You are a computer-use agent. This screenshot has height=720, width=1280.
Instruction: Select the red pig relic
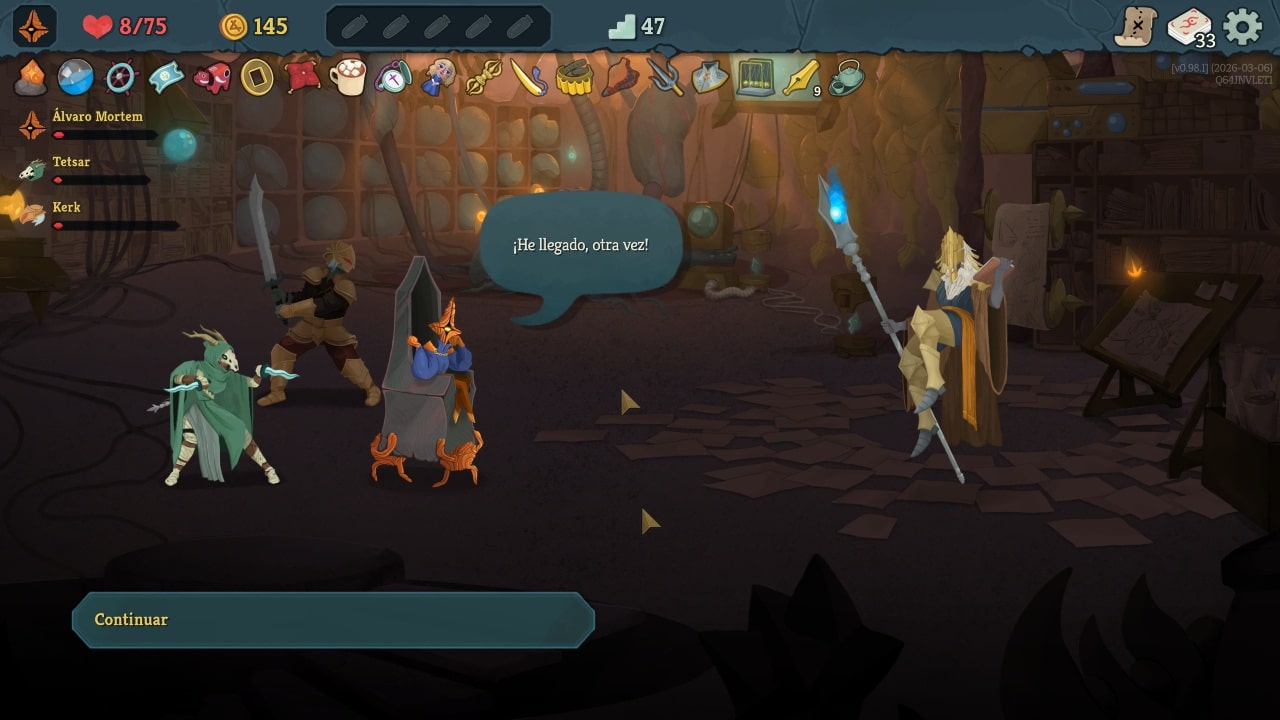coord(212,77)
